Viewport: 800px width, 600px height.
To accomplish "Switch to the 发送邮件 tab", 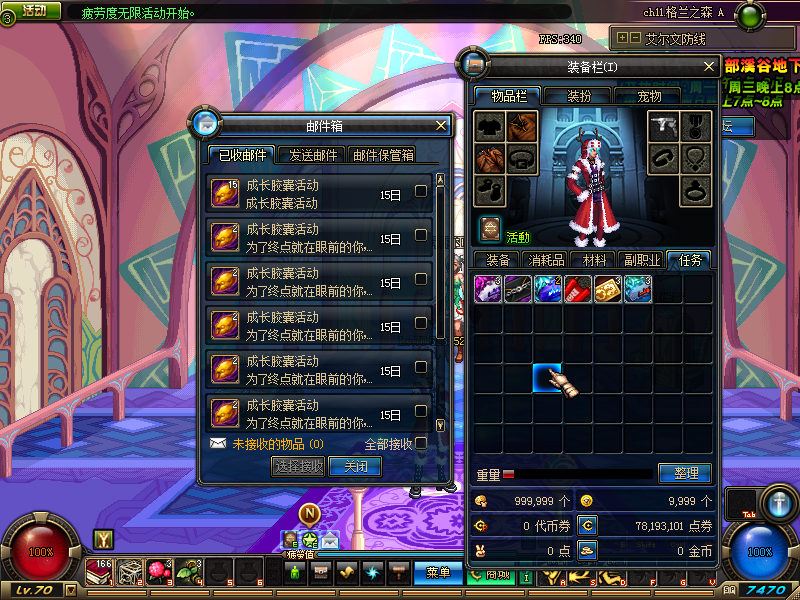I will point(312,155).
